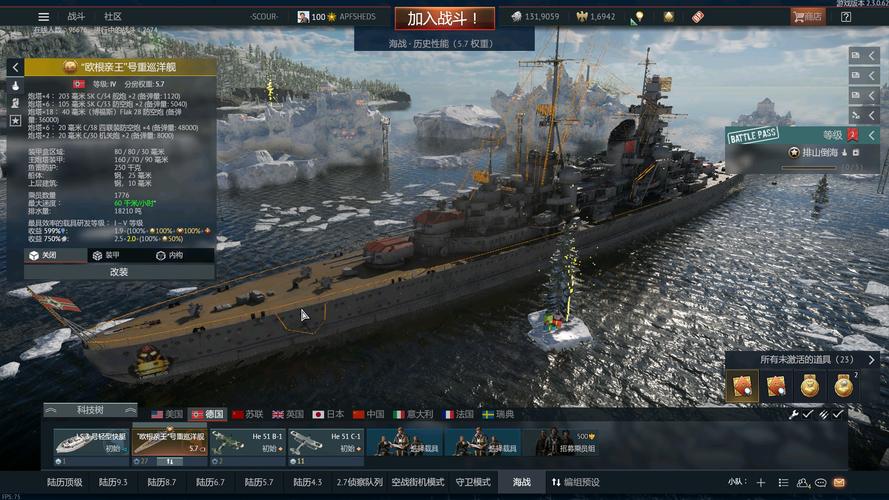This screenshot has height=500, width=889.
Task: Open the 社区 community menu
Action: click(113, 17)
